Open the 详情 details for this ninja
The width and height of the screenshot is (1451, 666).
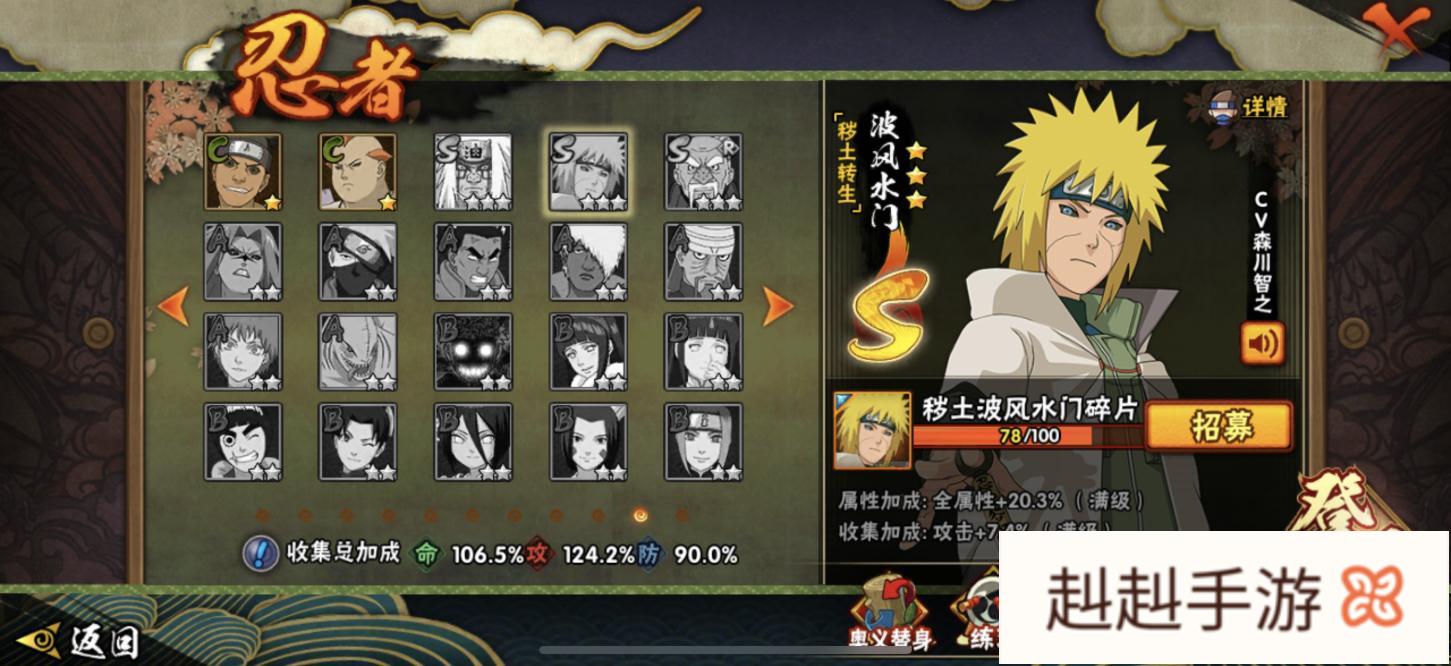(x=1250, y=106)
